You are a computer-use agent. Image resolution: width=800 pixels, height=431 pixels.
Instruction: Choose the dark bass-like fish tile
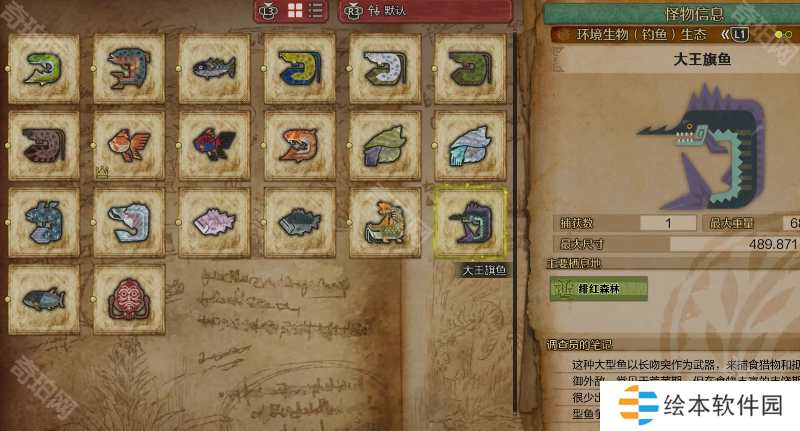(300, 222)
